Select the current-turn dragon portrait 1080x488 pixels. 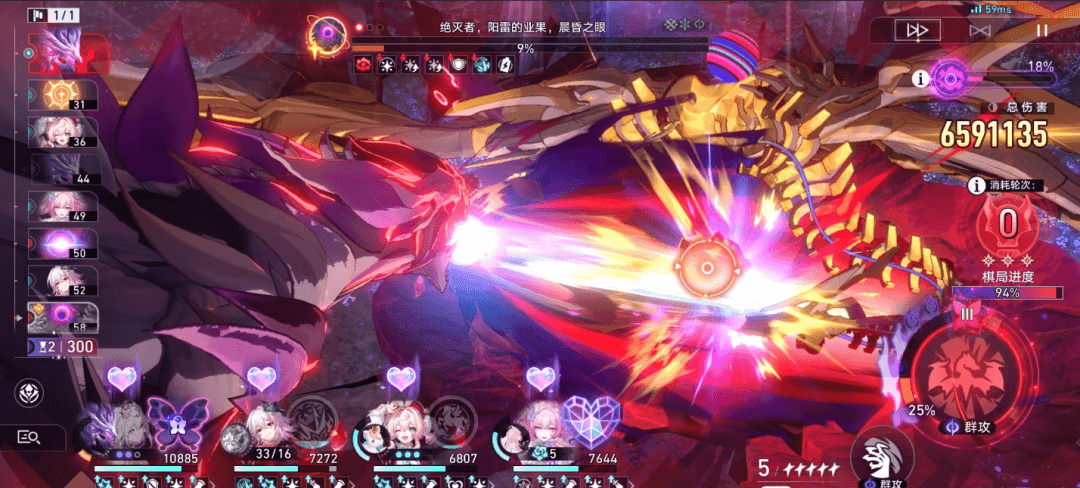tap(67, 52)
